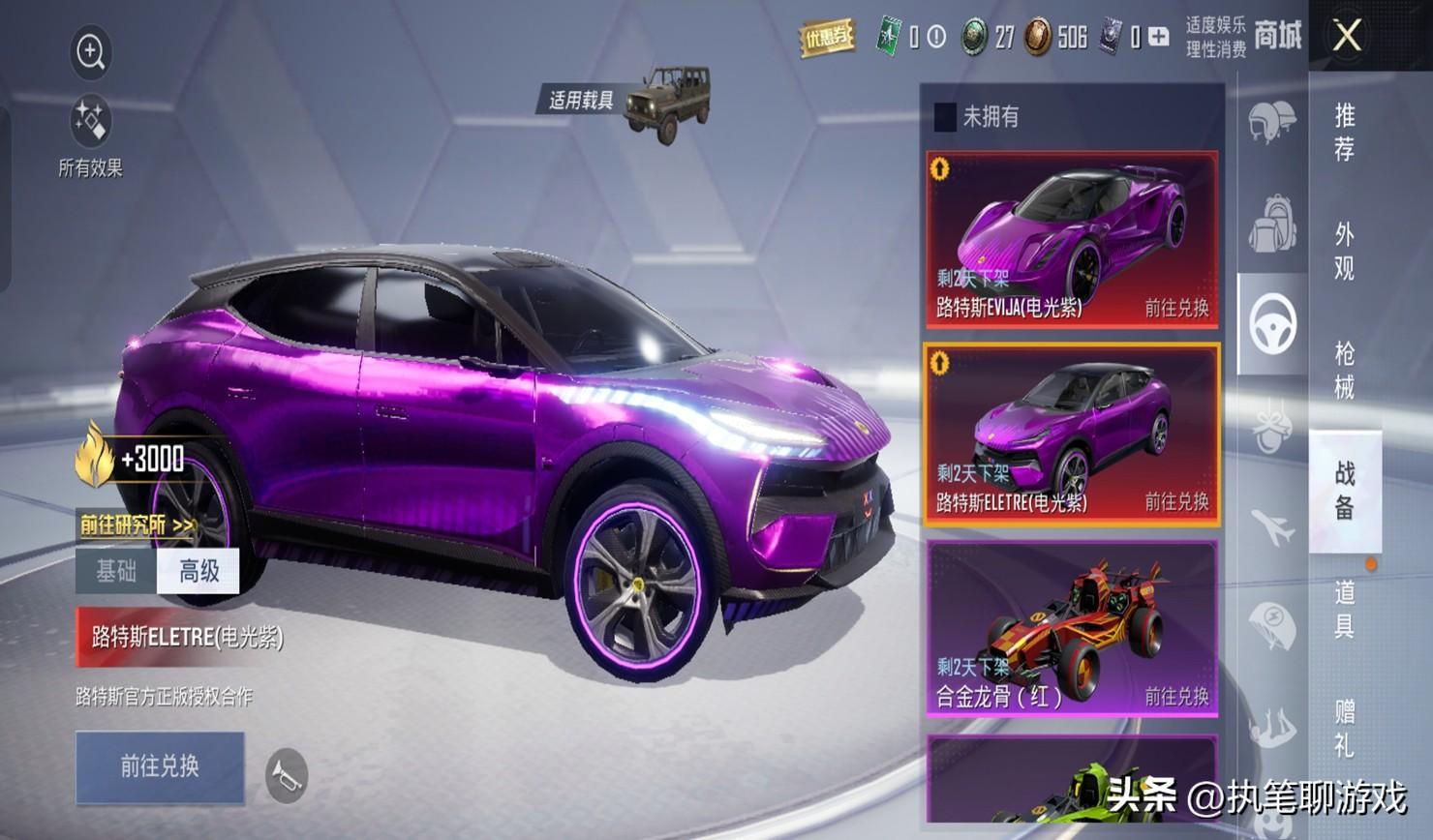Click the 前往兑换 exchange button
The image size is (1433, 840).
[x=160, y=766]
